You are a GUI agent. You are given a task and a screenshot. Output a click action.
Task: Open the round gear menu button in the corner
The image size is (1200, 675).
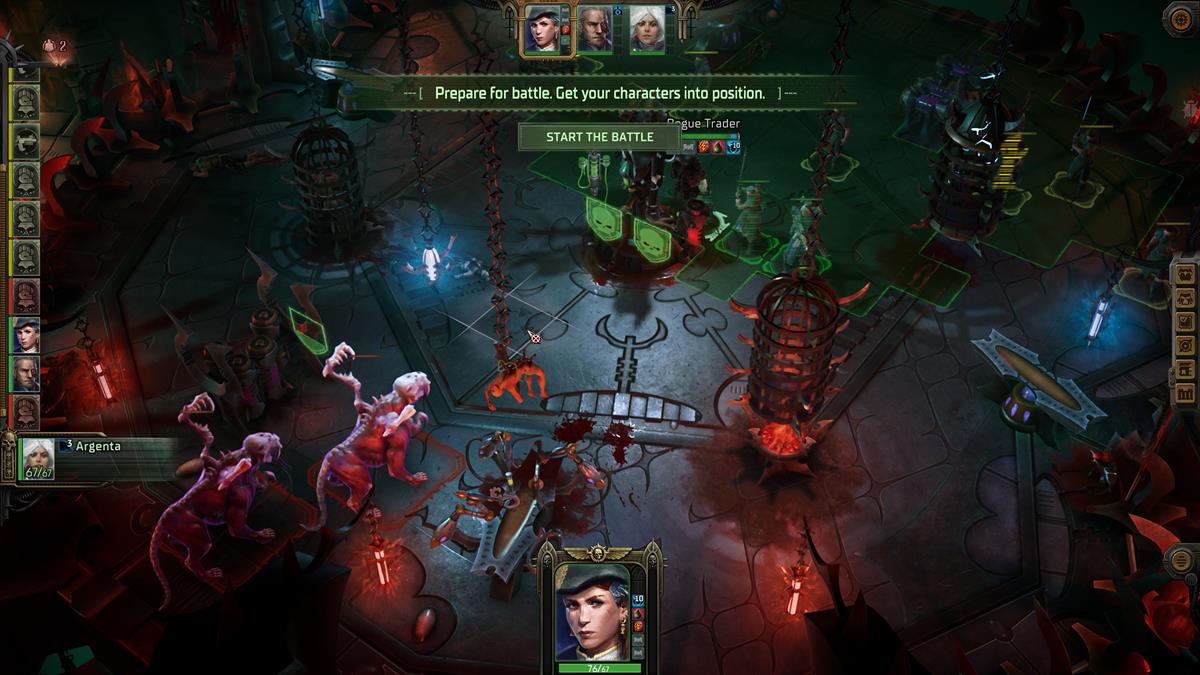1181,19
